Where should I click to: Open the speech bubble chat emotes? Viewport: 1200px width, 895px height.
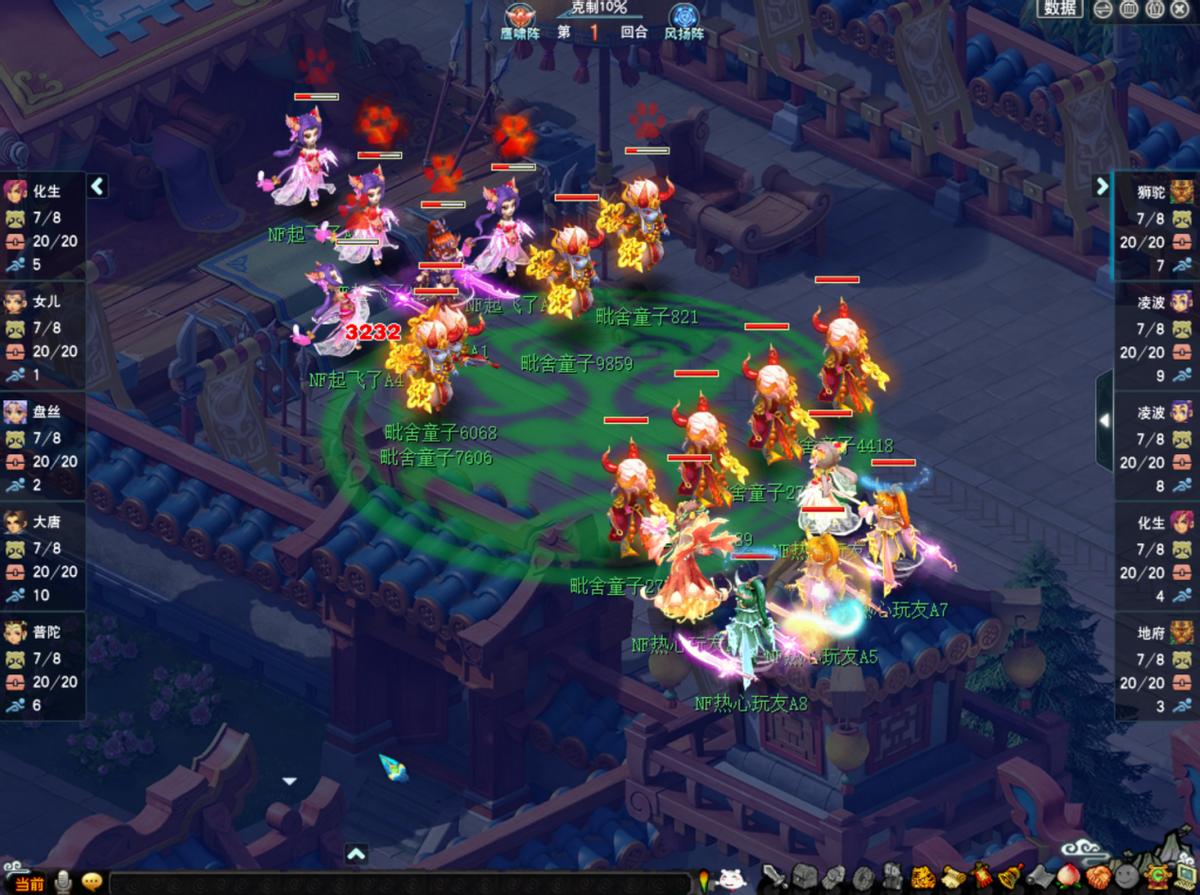tap(92, 882)
